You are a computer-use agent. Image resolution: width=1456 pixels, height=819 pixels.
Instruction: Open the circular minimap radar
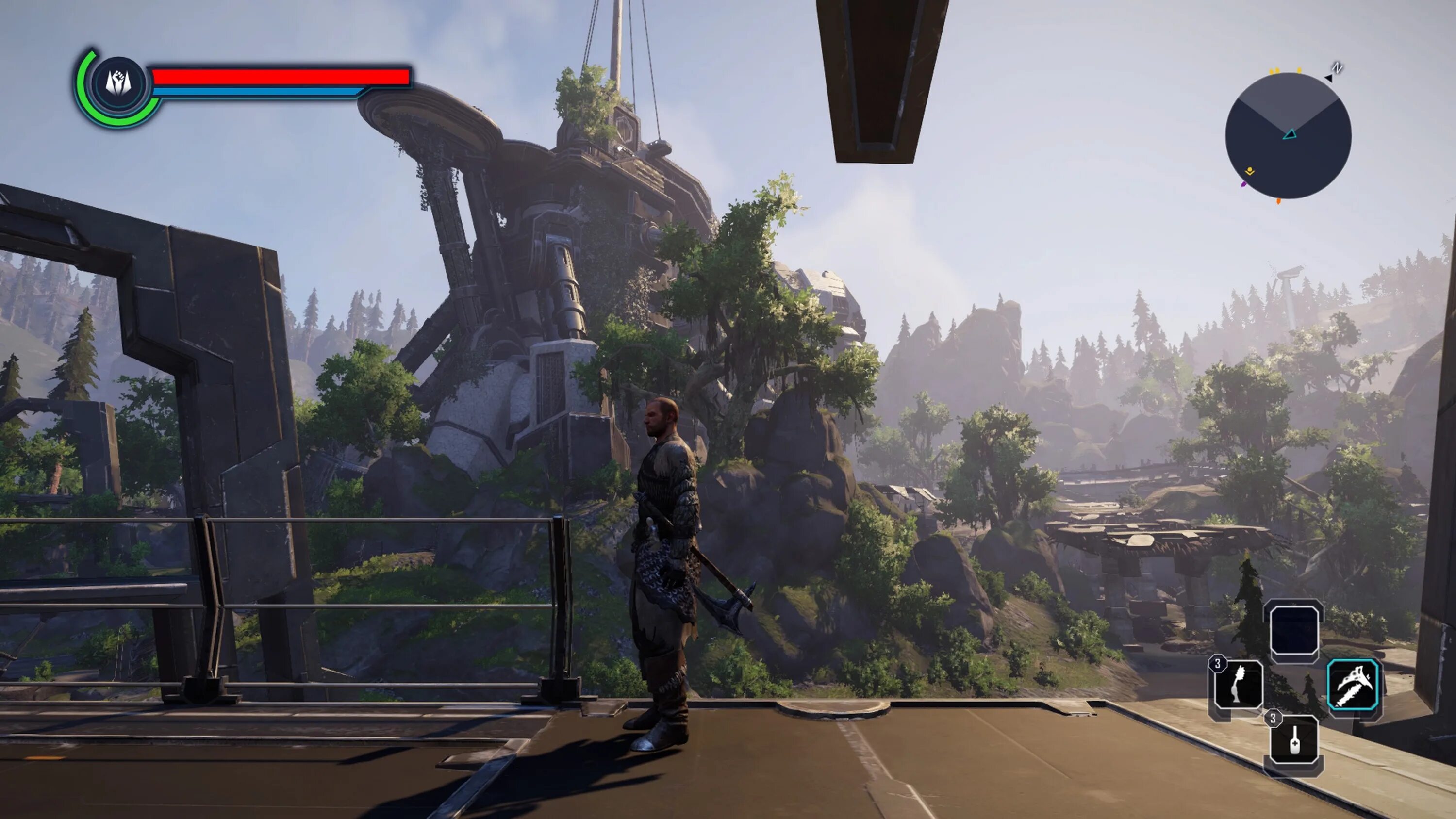click(x=1288, y=136)
